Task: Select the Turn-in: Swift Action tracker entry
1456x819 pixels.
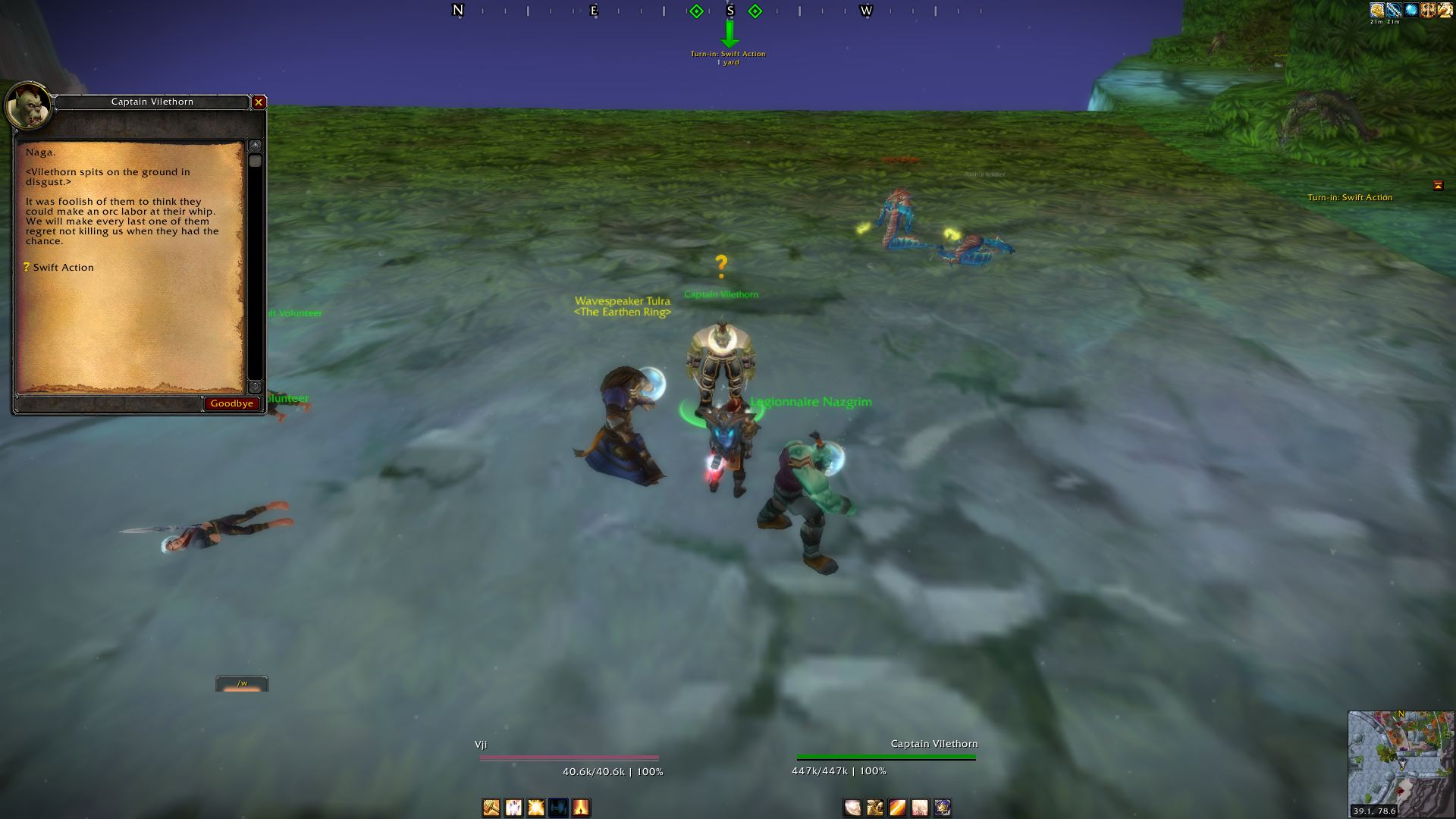Action: (x=1349, y=198)
